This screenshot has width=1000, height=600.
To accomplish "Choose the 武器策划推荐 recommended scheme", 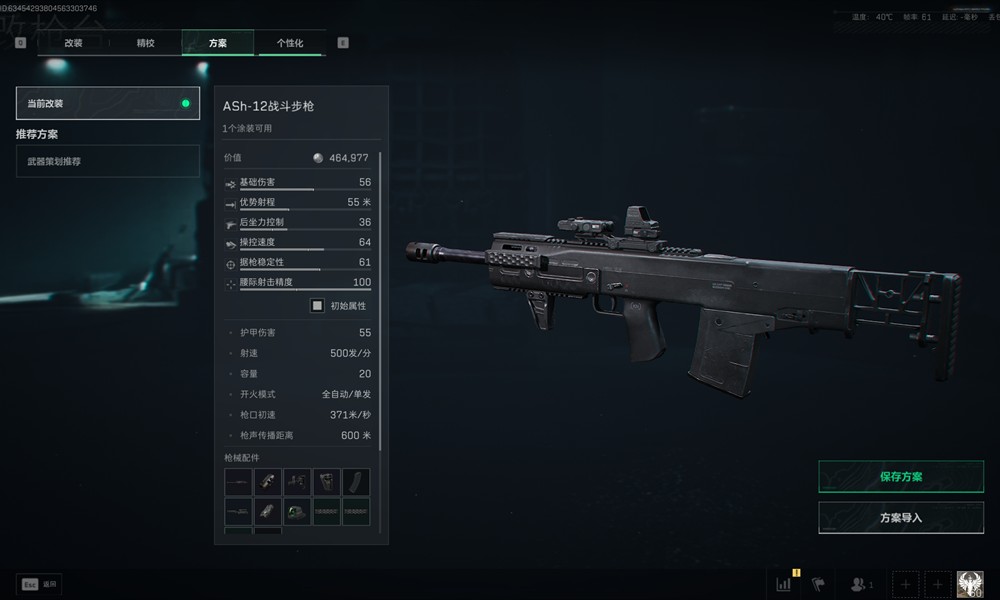I will pos(107,161).
